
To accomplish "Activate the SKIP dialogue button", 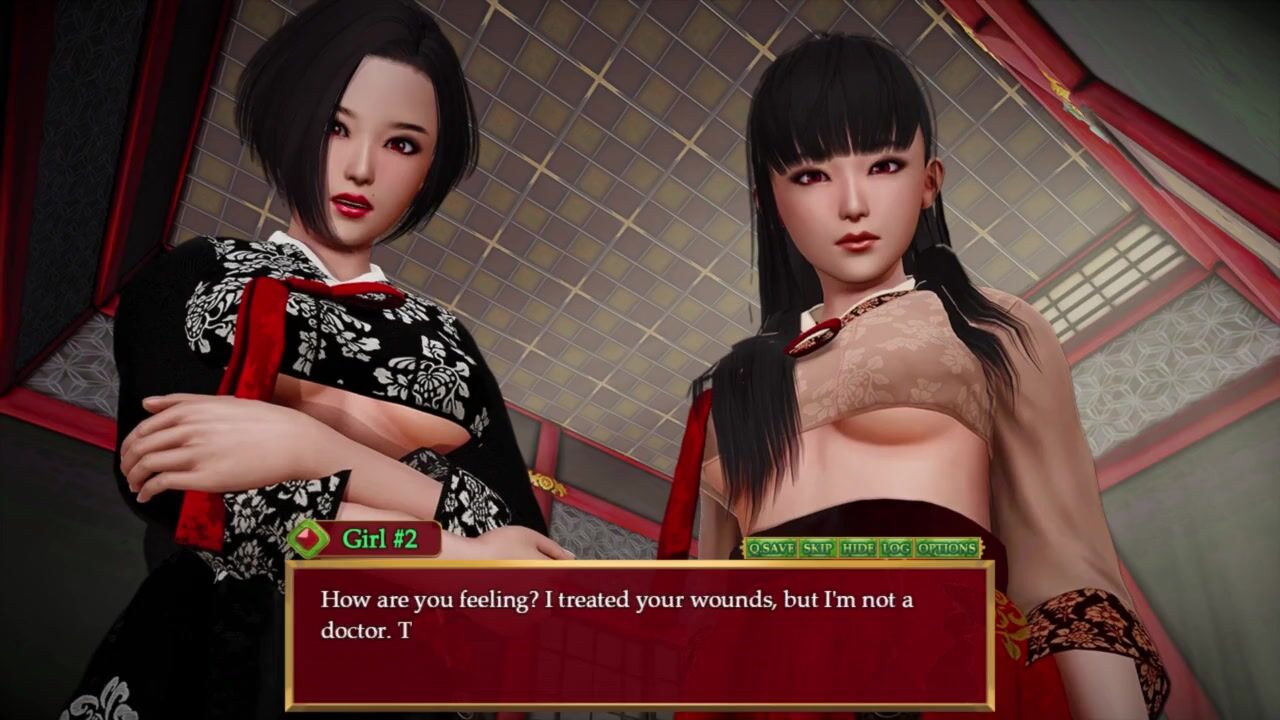I will tap(818, 548).
